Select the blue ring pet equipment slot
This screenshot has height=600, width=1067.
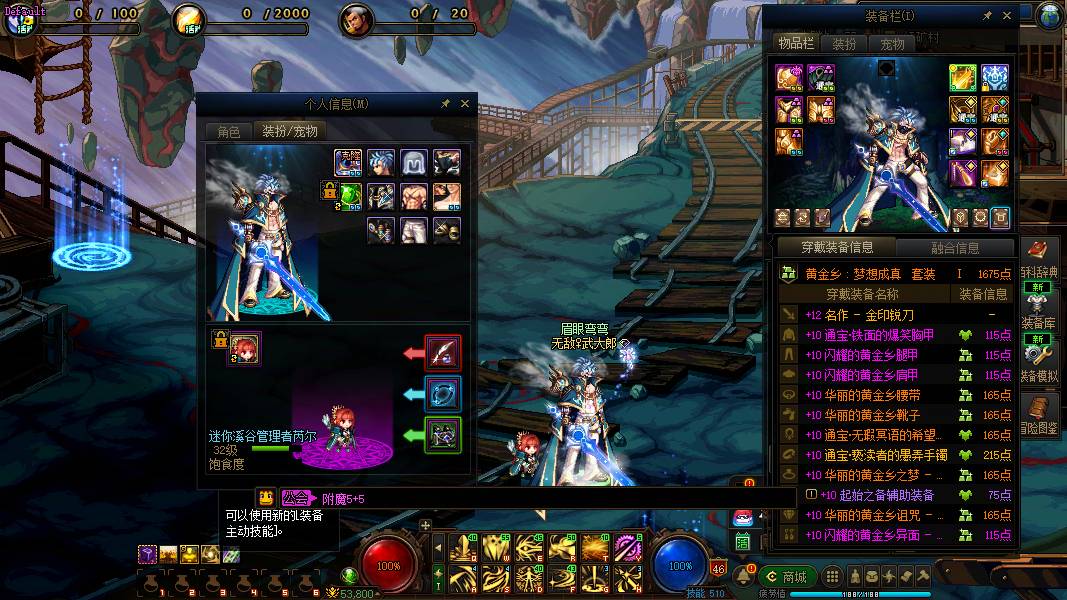443,394
